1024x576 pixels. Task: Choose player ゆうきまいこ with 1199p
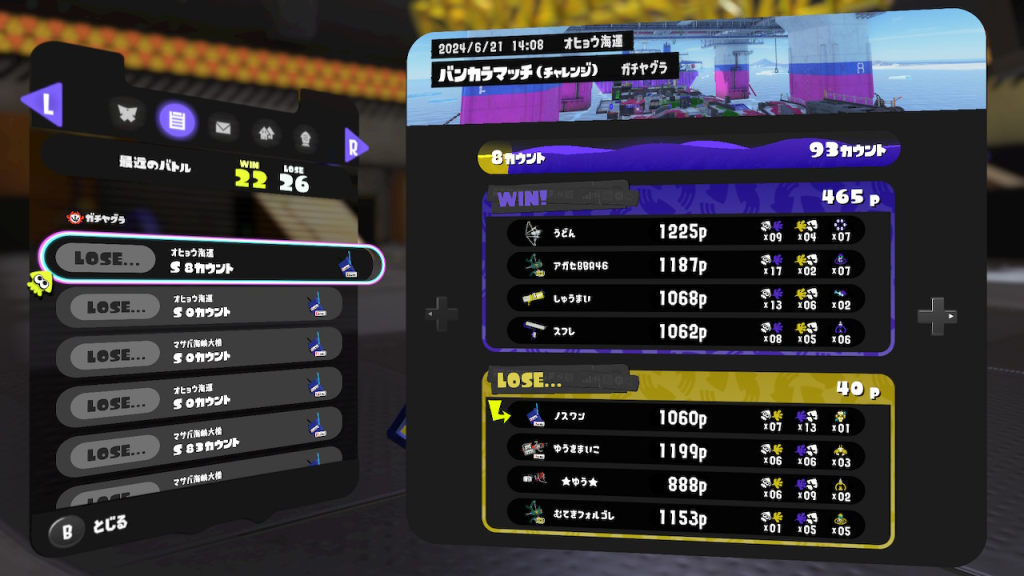point(685,450)
